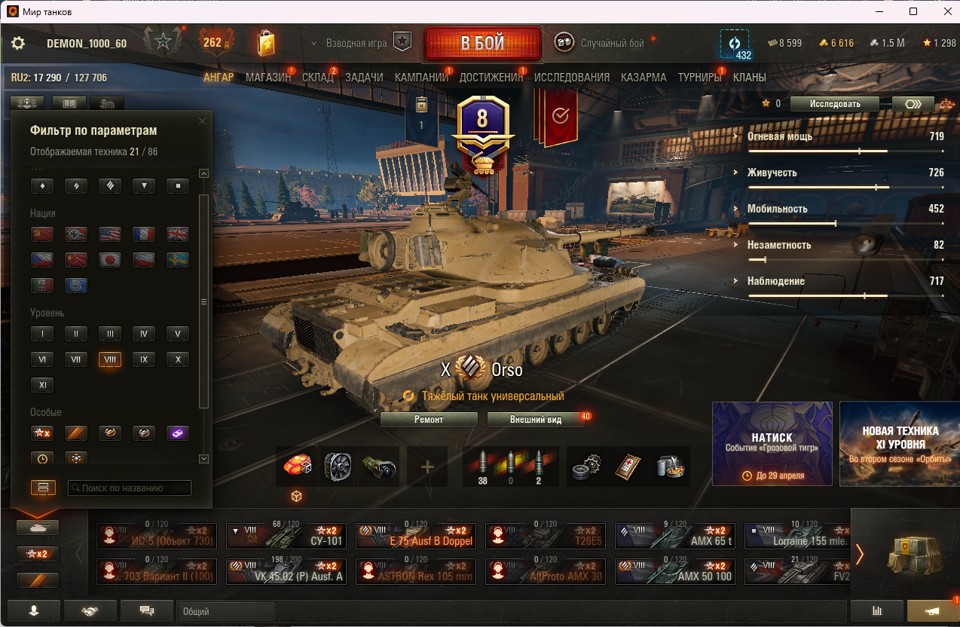Open the КАЗАРМА barracks tab

point(643,77)
